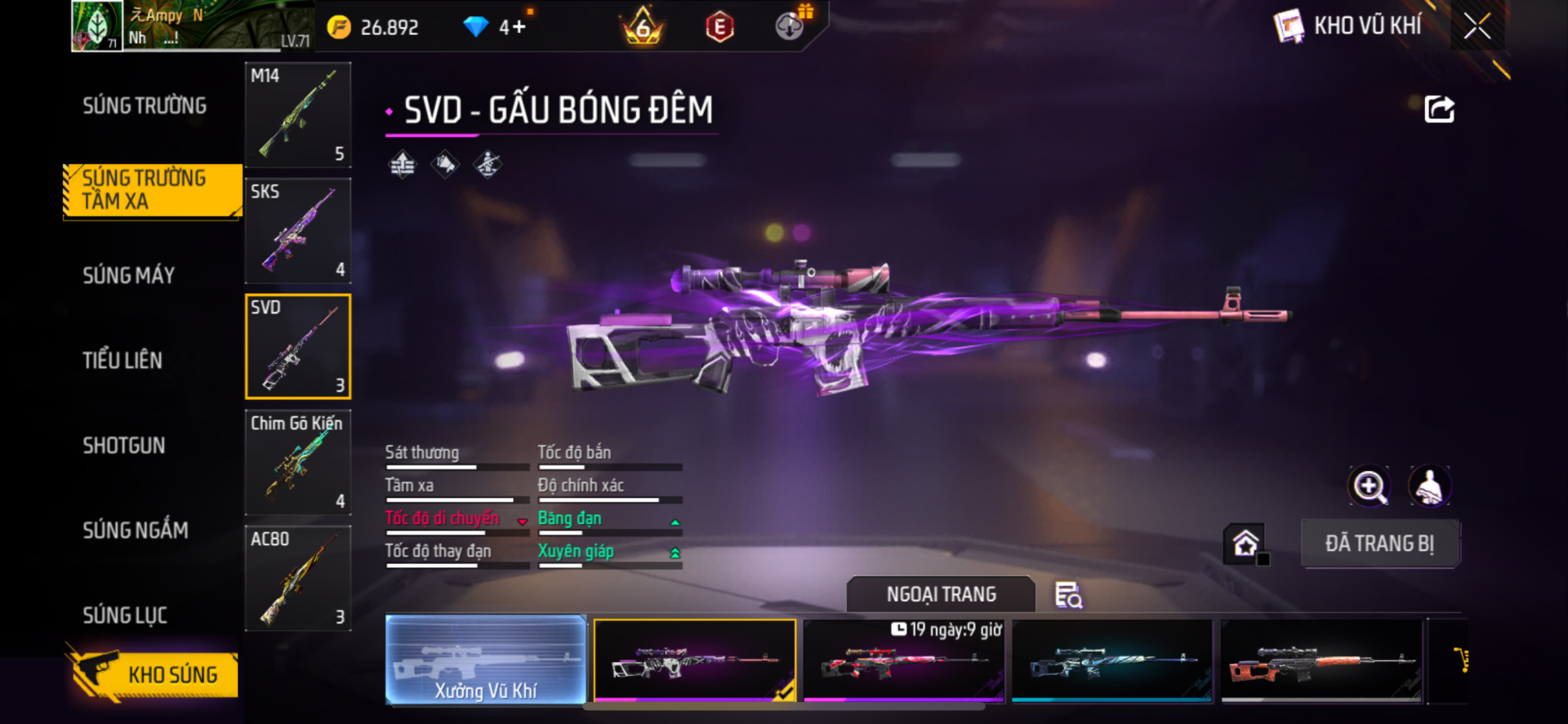This screenshot has width=1568, height=724.
Task: Open the Xưởng Vũ Khí skin tile
Action: pos(486,660)
